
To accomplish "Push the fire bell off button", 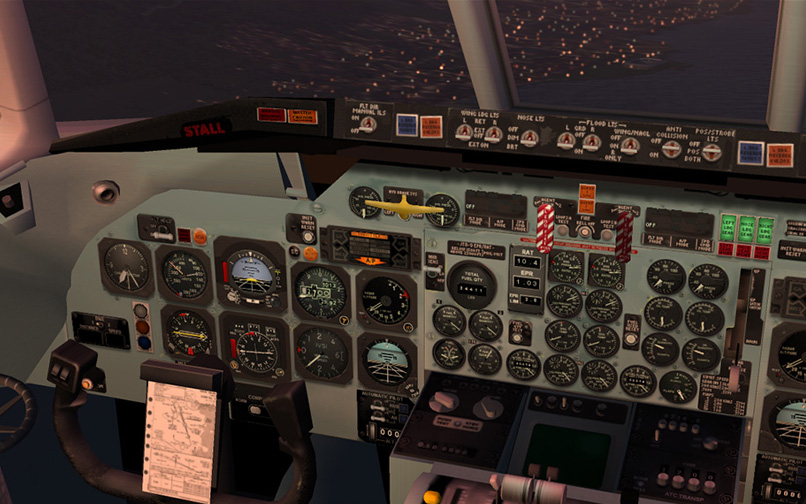I will [x=584, y=231].
